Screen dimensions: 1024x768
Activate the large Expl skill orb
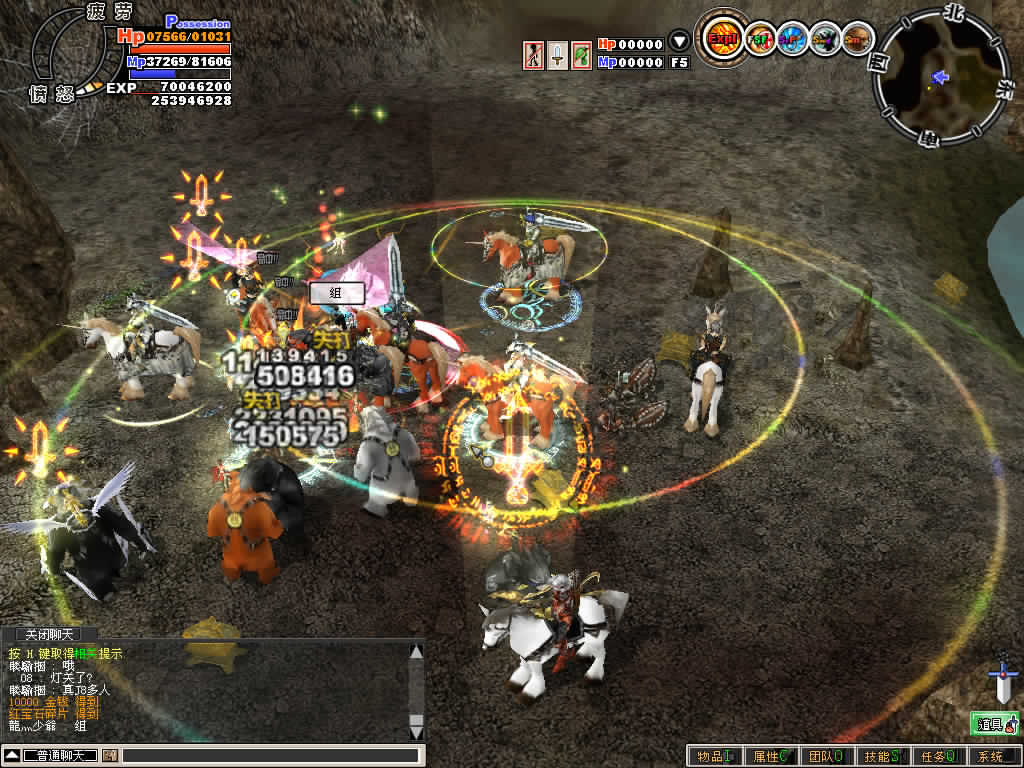click(x=720, y=40)
